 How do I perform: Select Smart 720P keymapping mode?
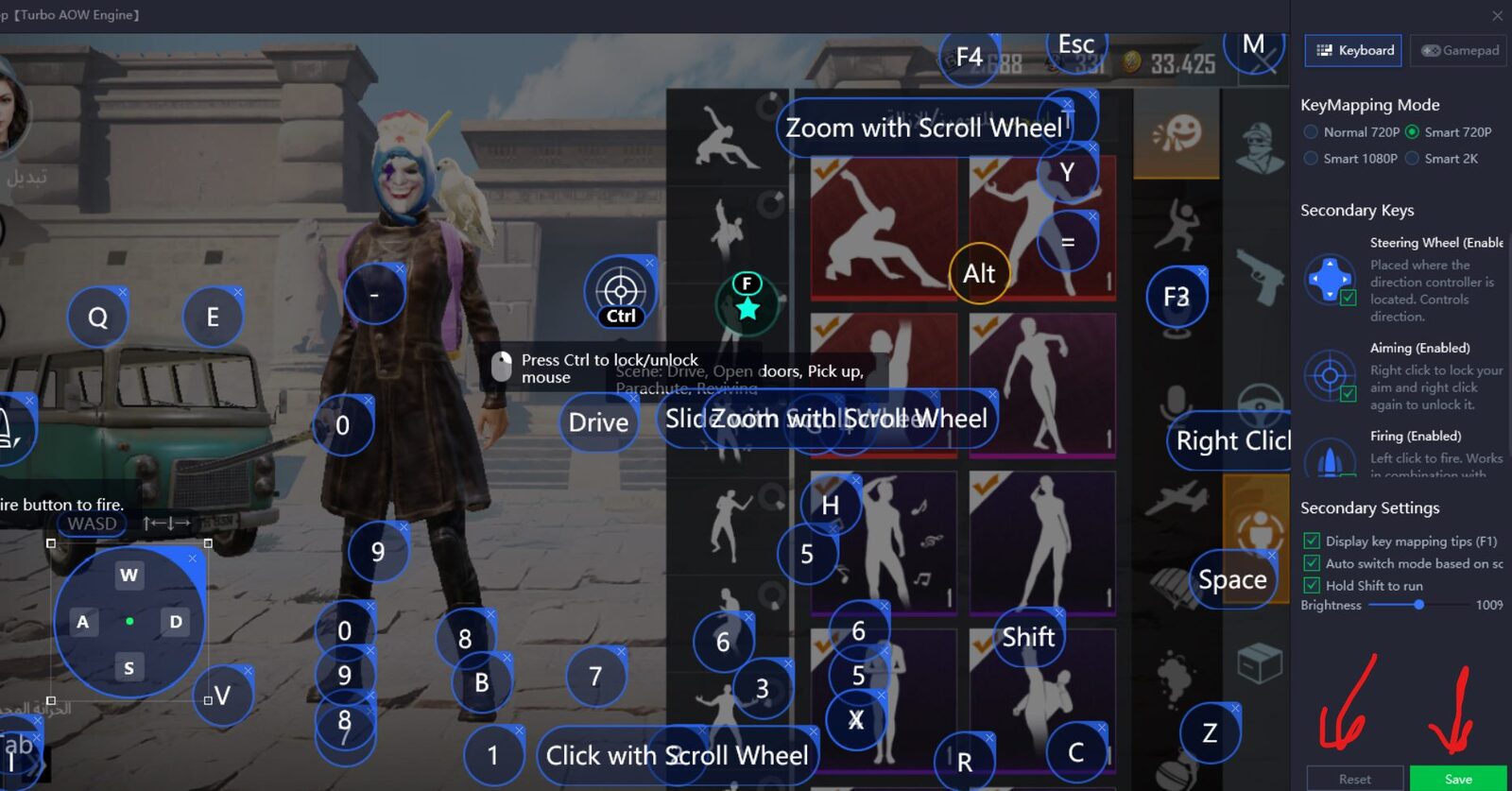pyautogui.click(x=1412, y=132)
